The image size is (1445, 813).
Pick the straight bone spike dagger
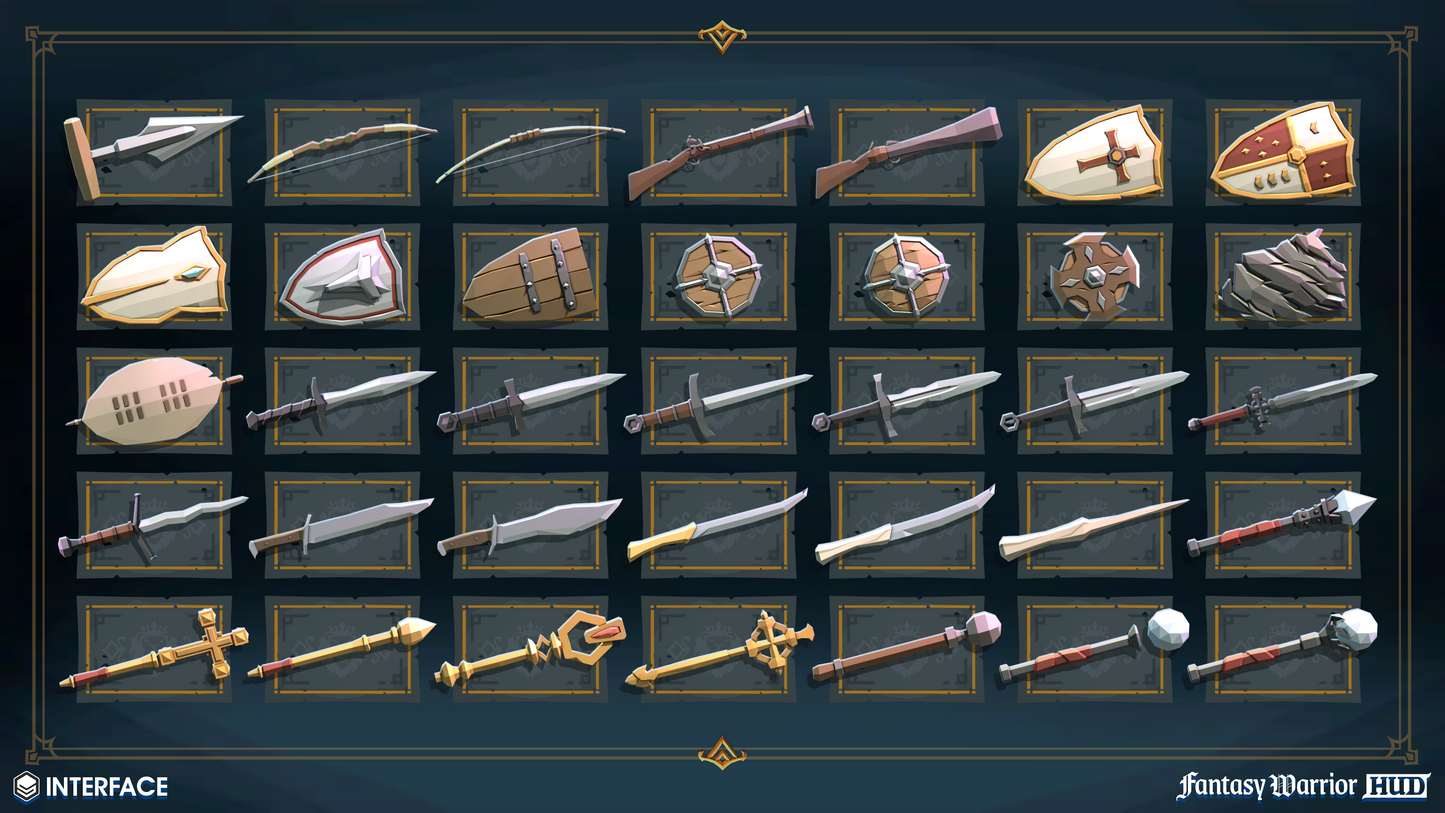tap(1095, 524)
